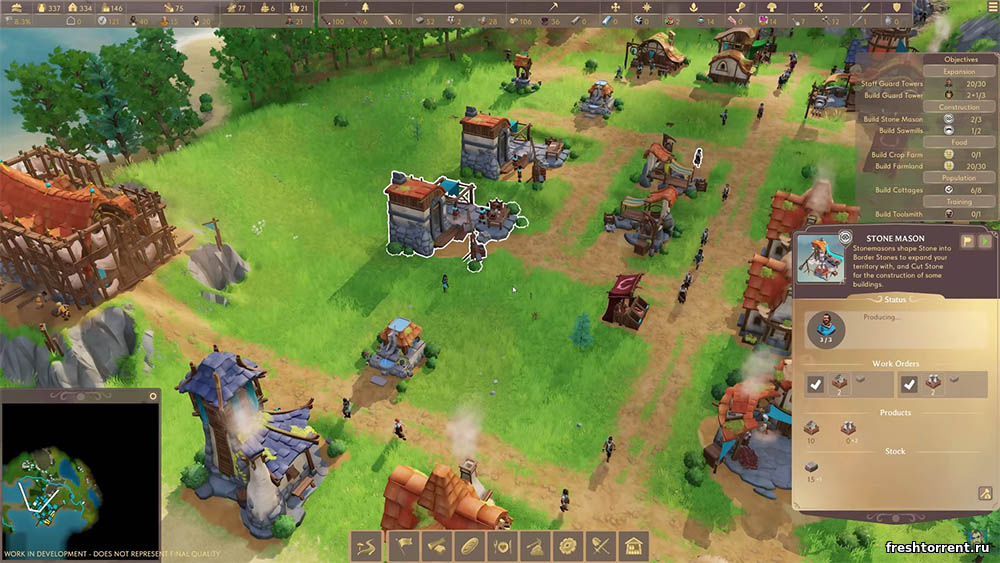Toggle the second work order checkbox

908,383
